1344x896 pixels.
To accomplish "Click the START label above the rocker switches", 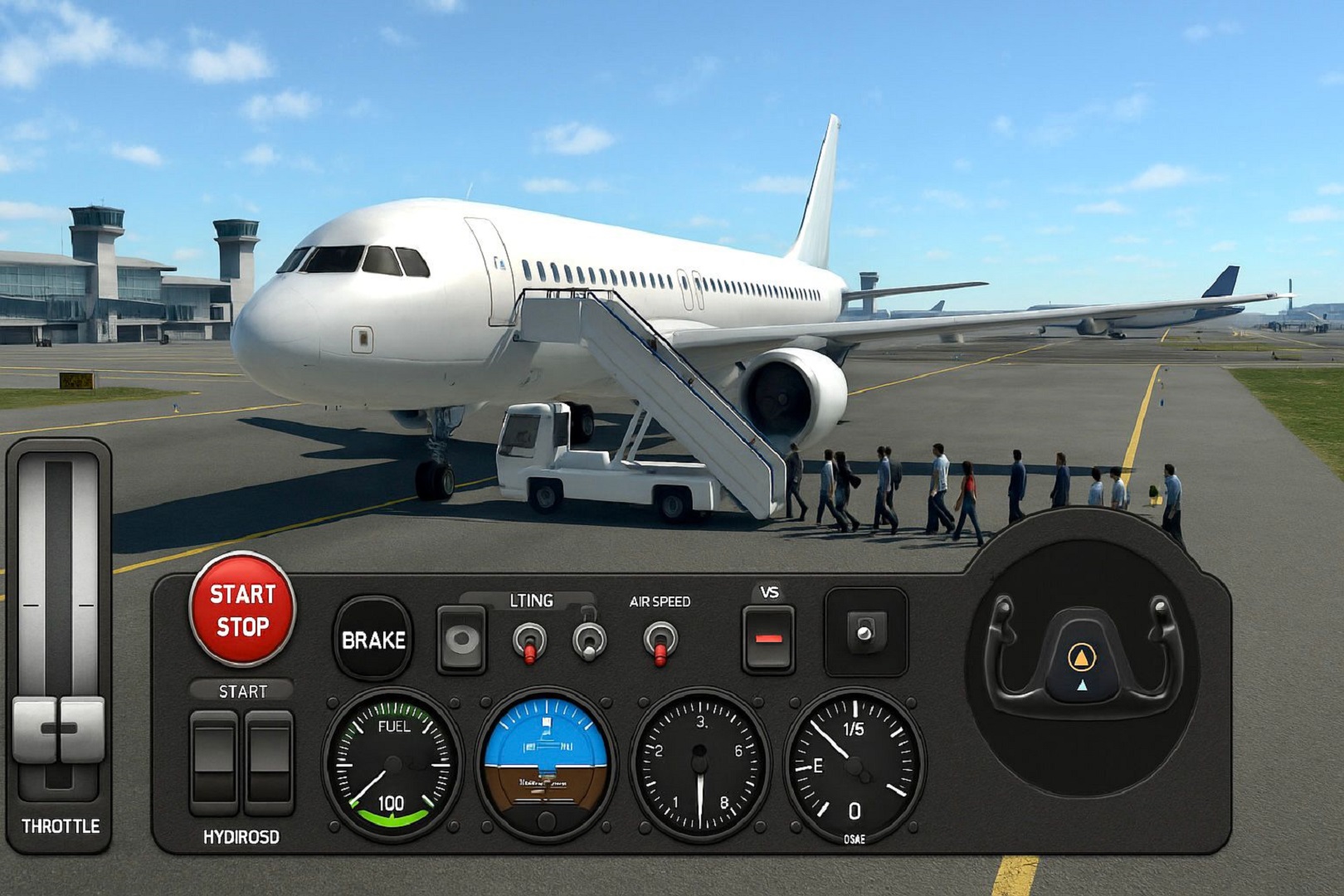I will (243, 689).
